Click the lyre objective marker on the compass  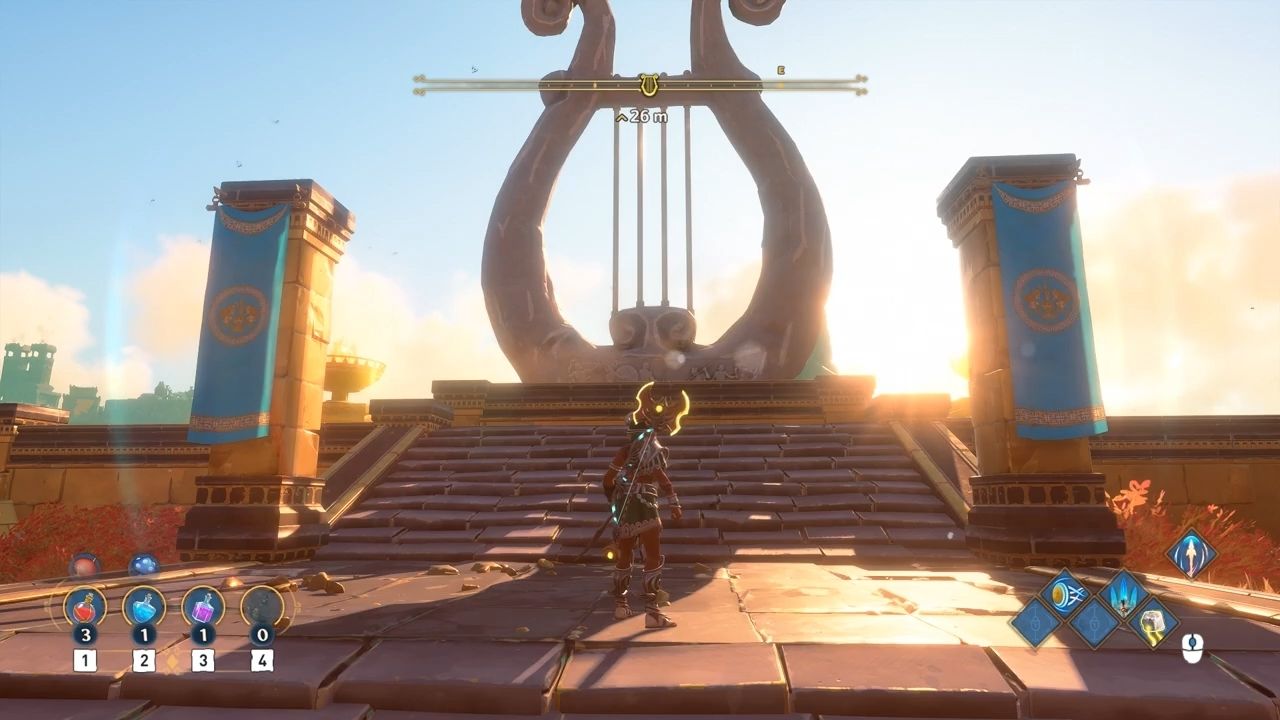pyautogui.click(x=649, y=84)
